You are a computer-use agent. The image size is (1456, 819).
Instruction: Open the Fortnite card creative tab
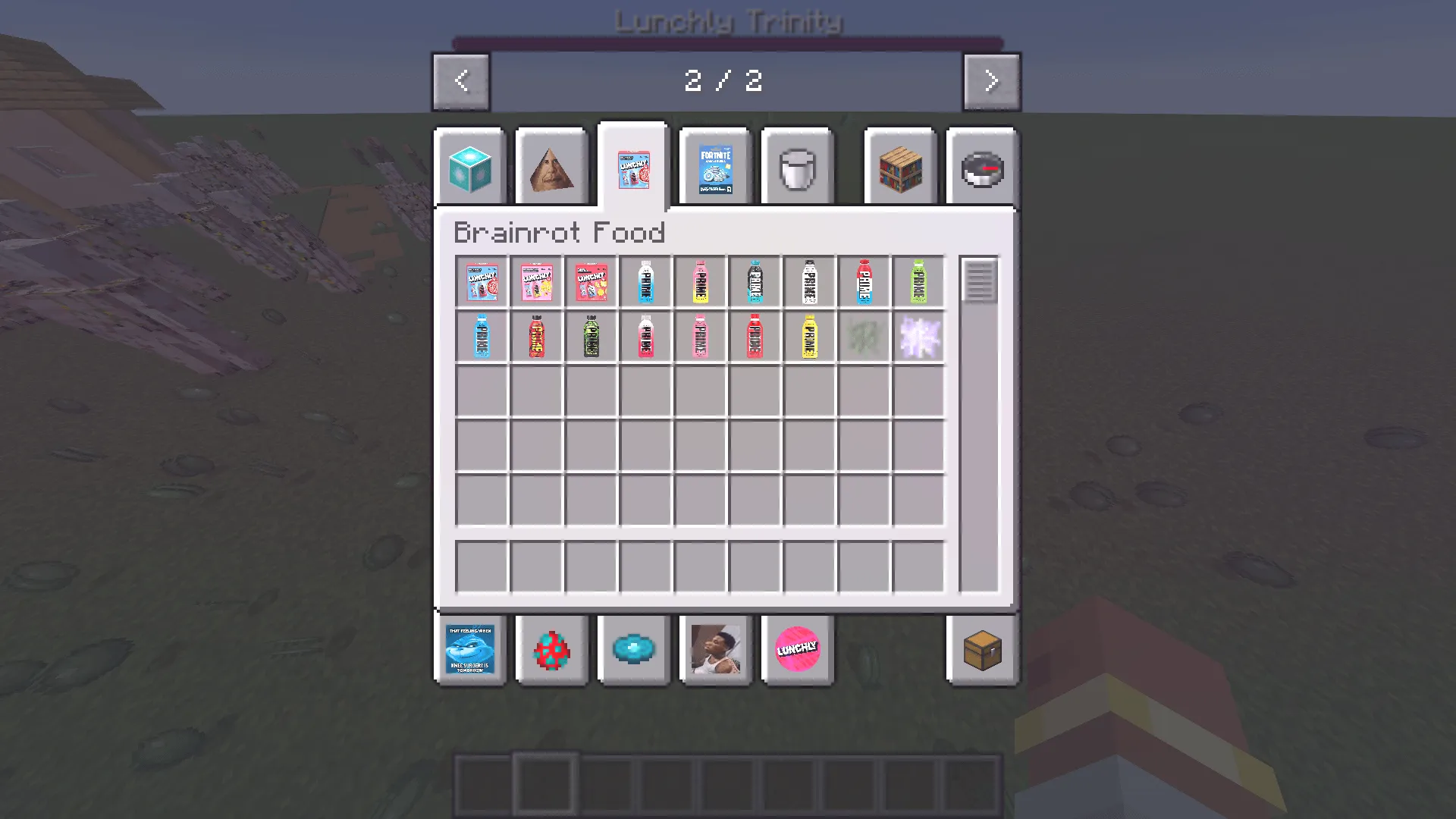[714, 167]
